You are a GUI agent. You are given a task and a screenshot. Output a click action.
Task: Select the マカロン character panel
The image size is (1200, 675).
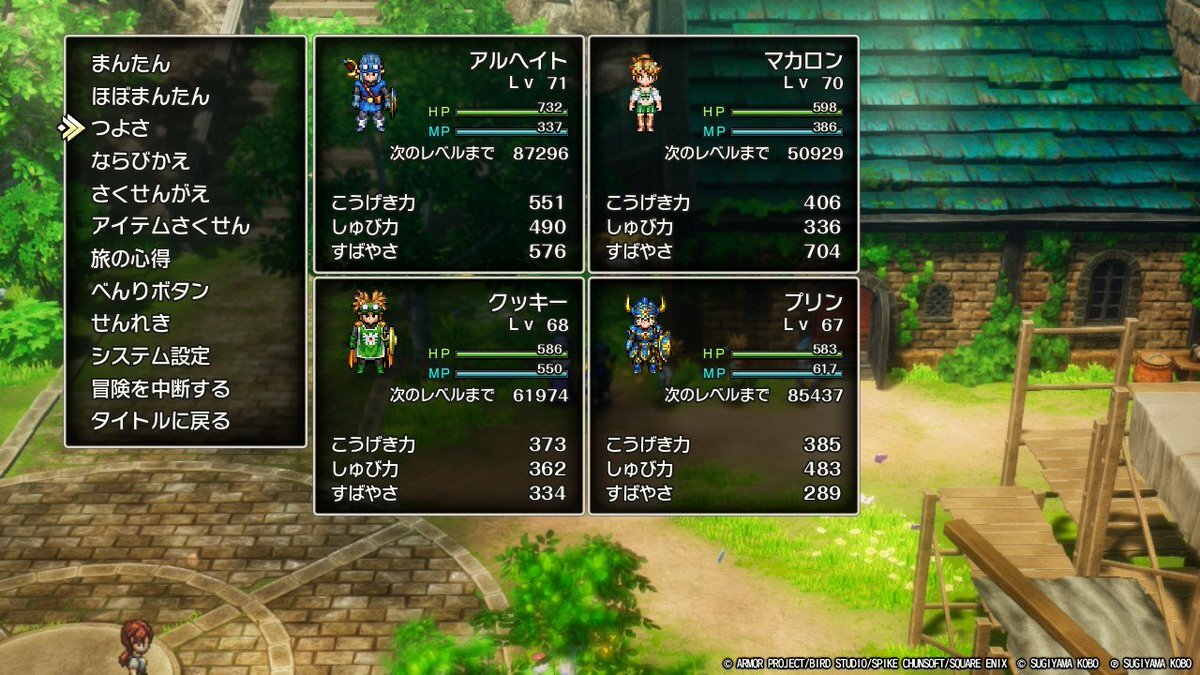coord(723,155)
